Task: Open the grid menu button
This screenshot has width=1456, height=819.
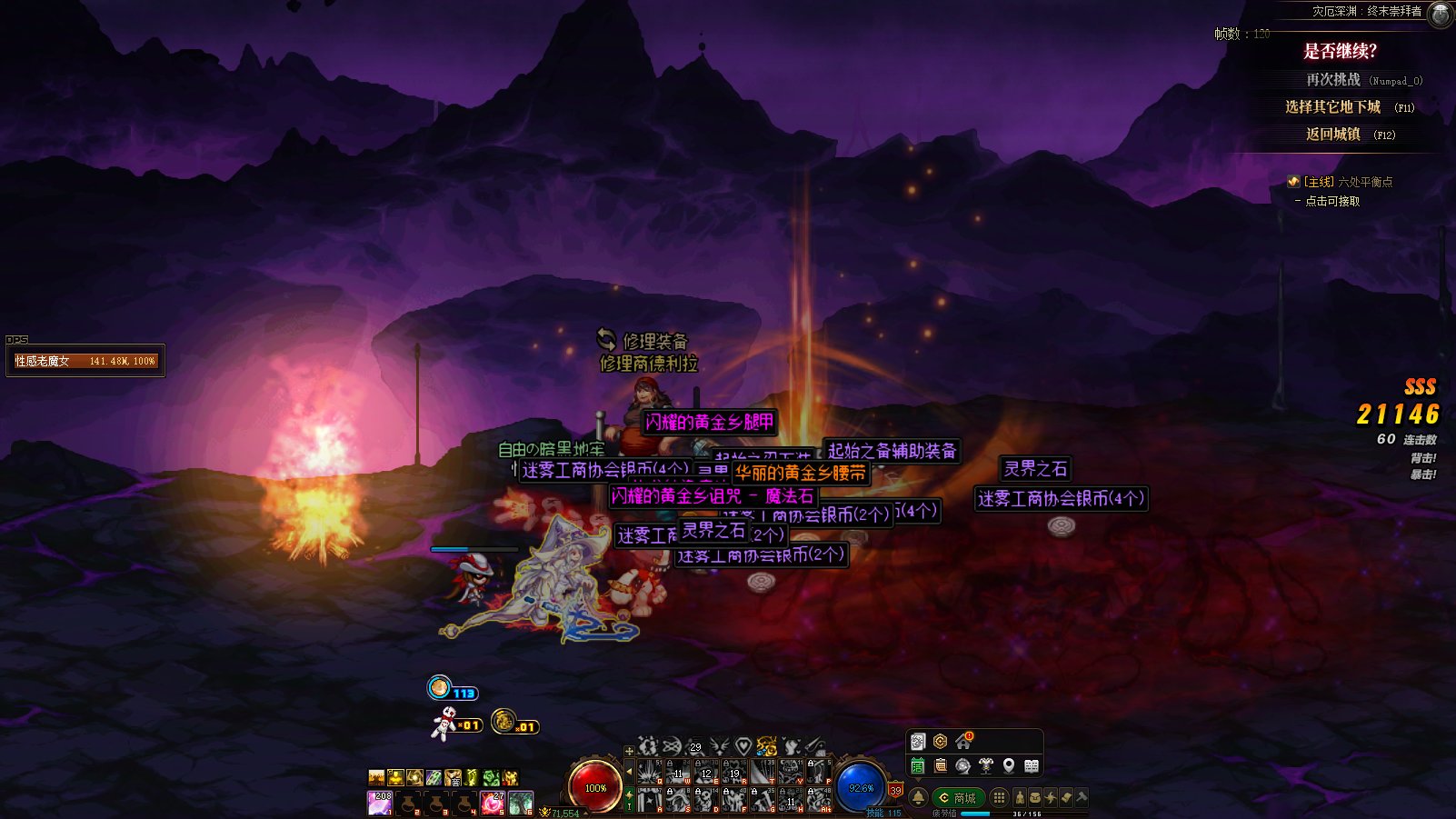Action: tap(999, 797)
